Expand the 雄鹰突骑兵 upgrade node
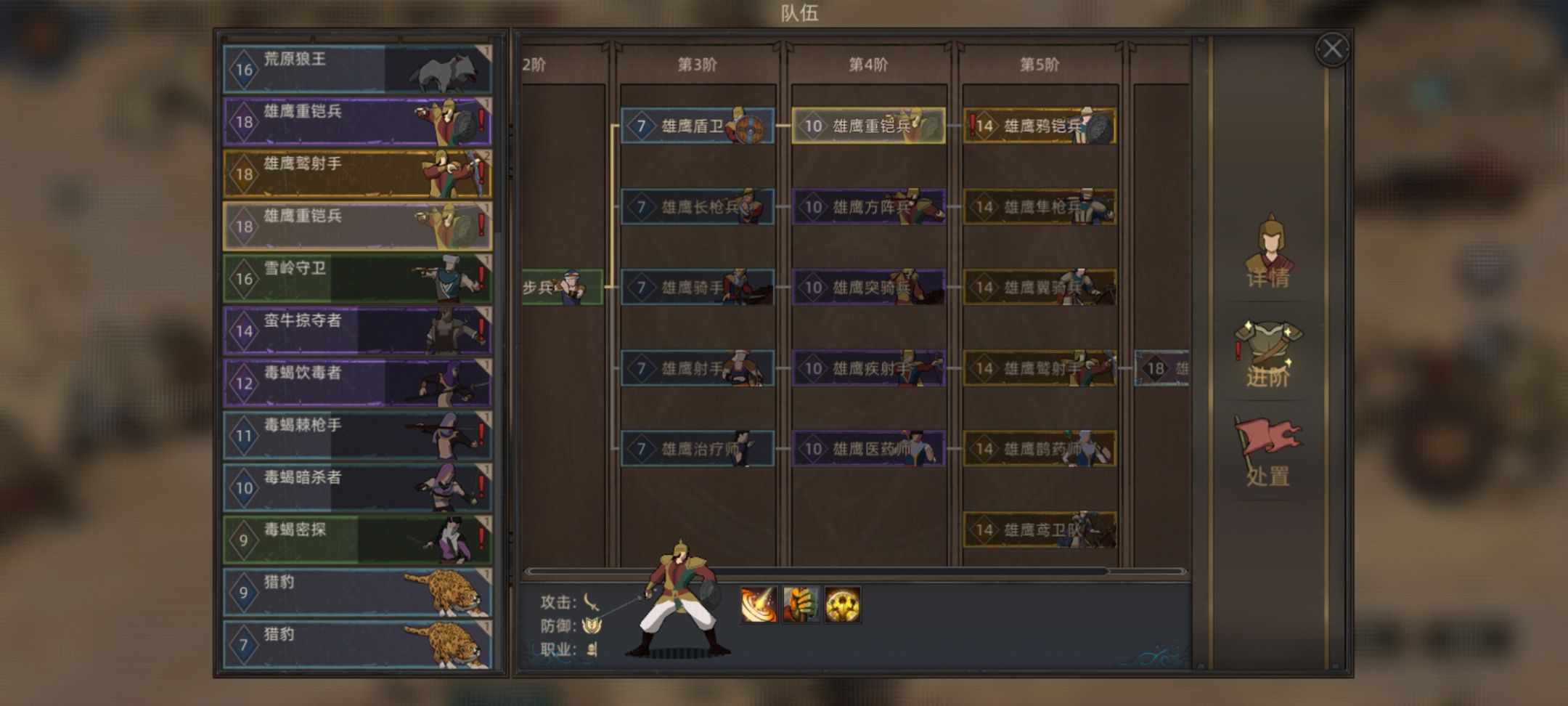Viewport: 1568px width, 706px height. click(867, 287)
